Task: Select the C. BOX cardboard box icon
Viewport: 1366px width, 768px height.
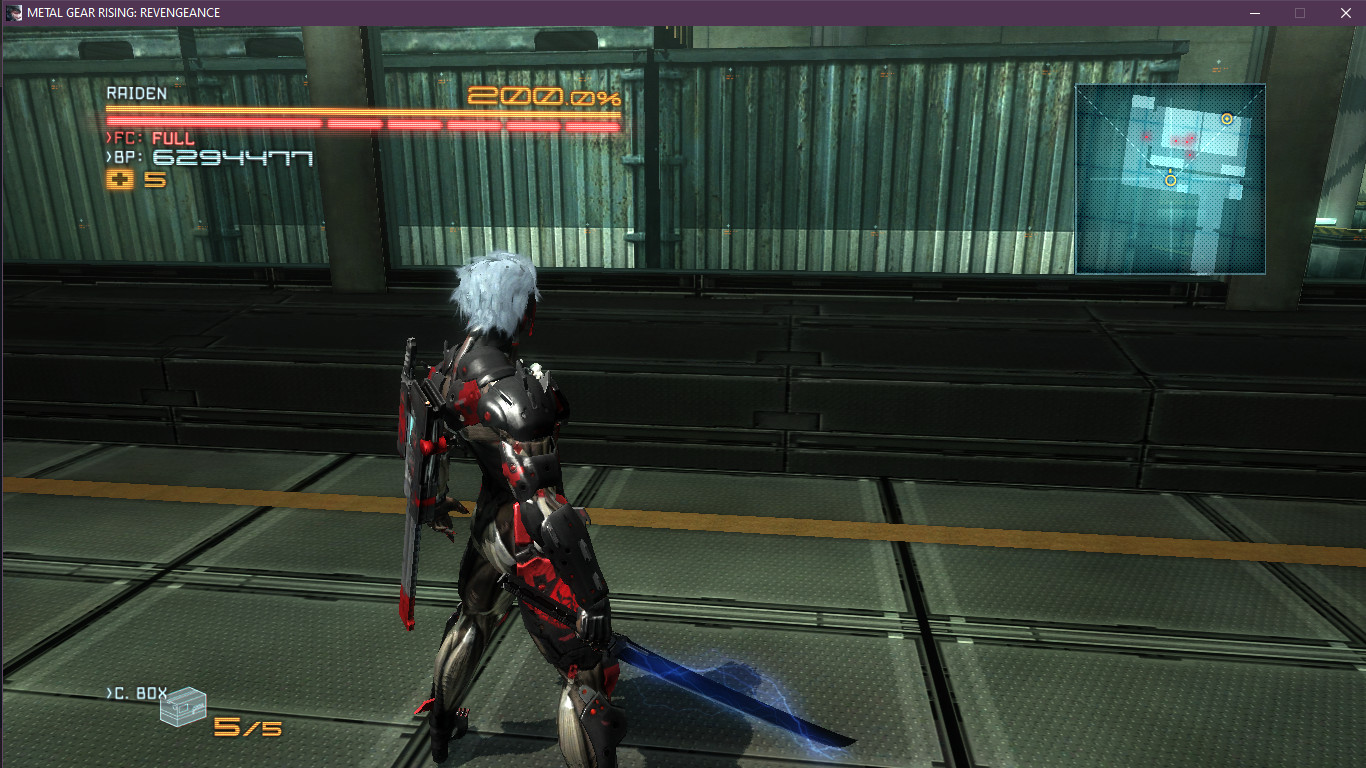Action: [185, 707]
